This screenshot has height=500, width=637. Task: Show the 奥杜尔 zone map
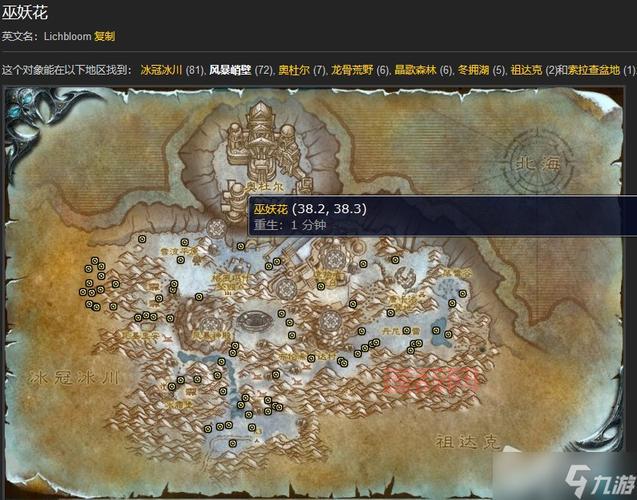[x=293, y=70]
